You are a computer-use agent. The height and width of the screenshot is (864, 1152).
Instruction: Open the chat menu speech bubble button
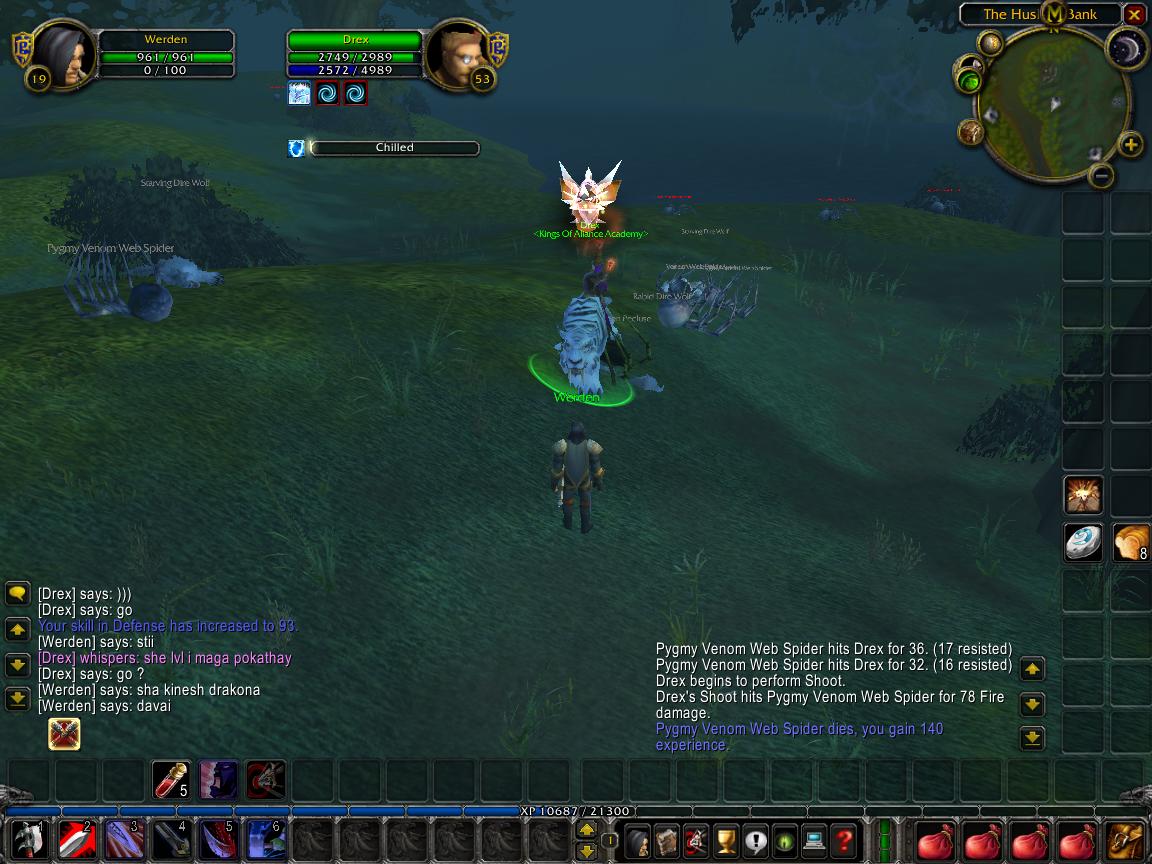[x=17, y=593]
